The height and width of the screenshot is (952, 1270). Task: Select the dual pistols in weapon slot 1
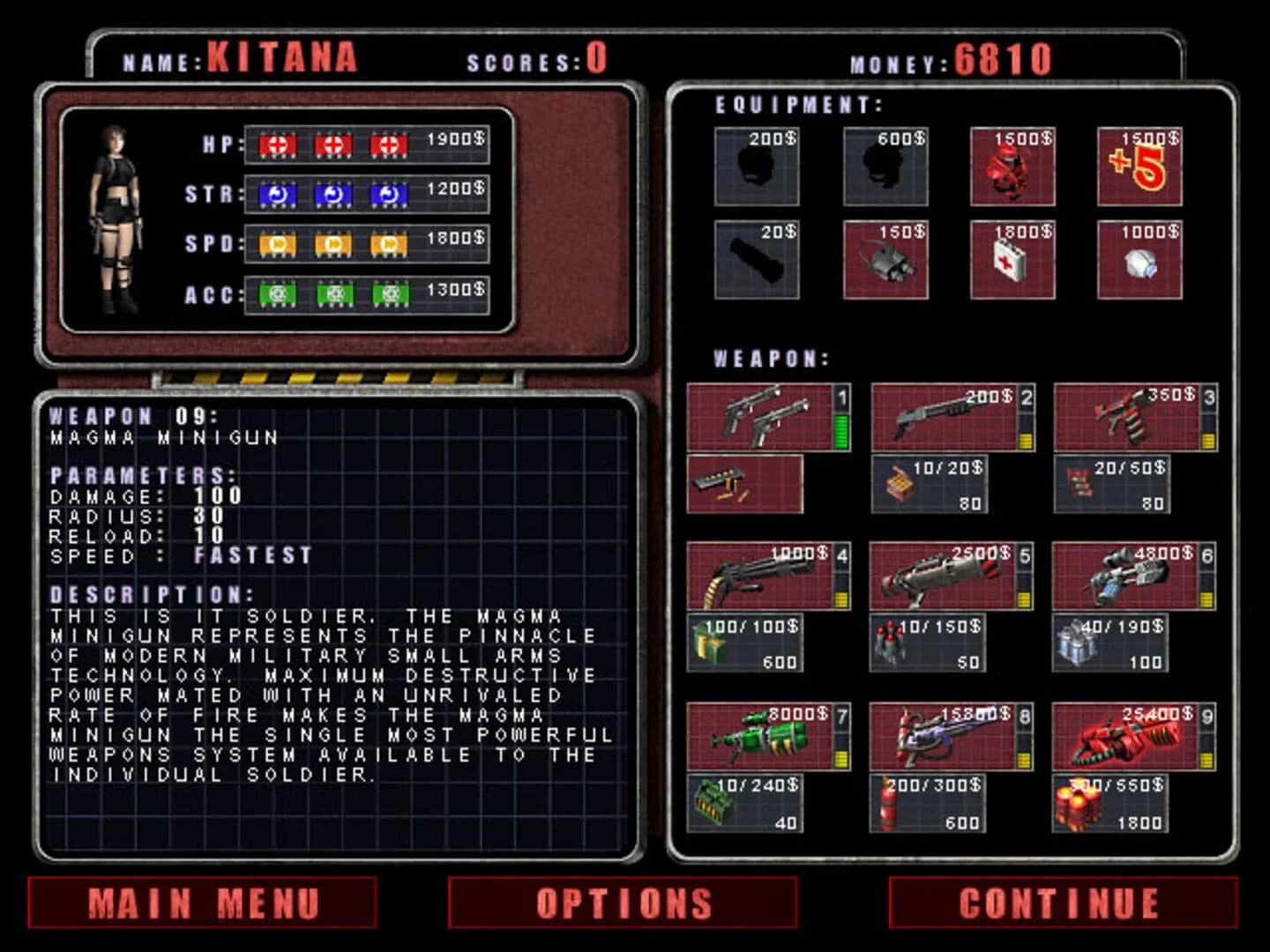click(x=760, y=416)
